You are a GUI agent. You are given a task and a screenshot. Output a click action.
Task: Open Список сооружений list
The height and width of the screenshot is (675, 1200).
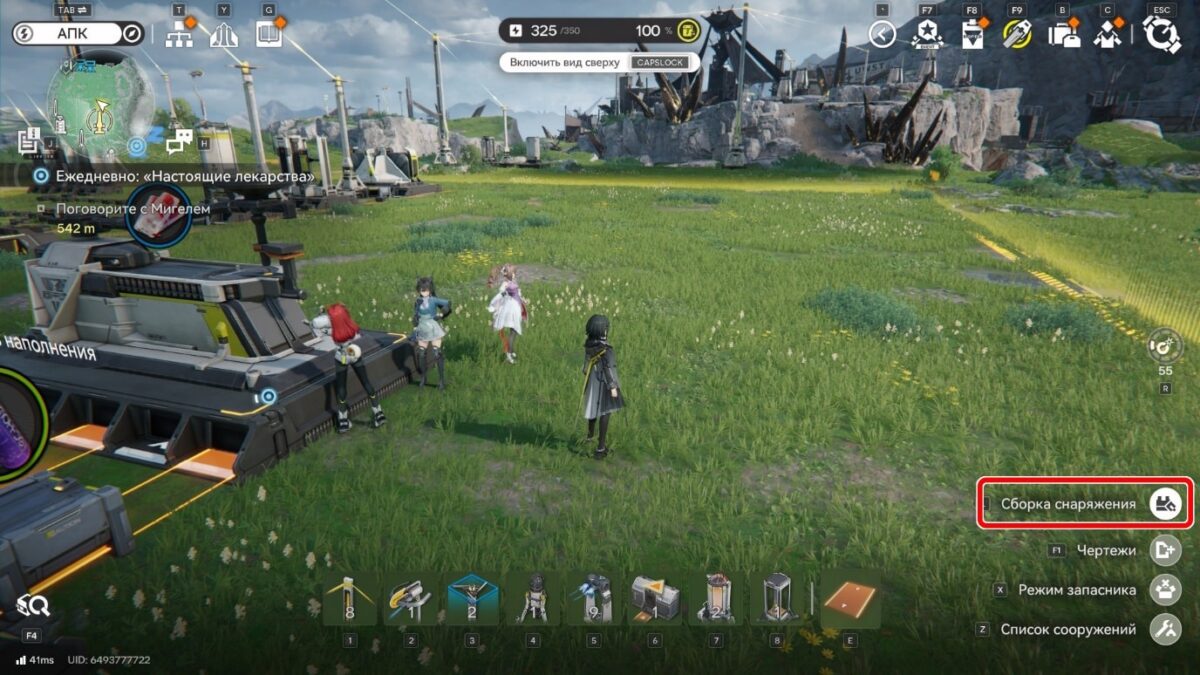(1165, 630)
